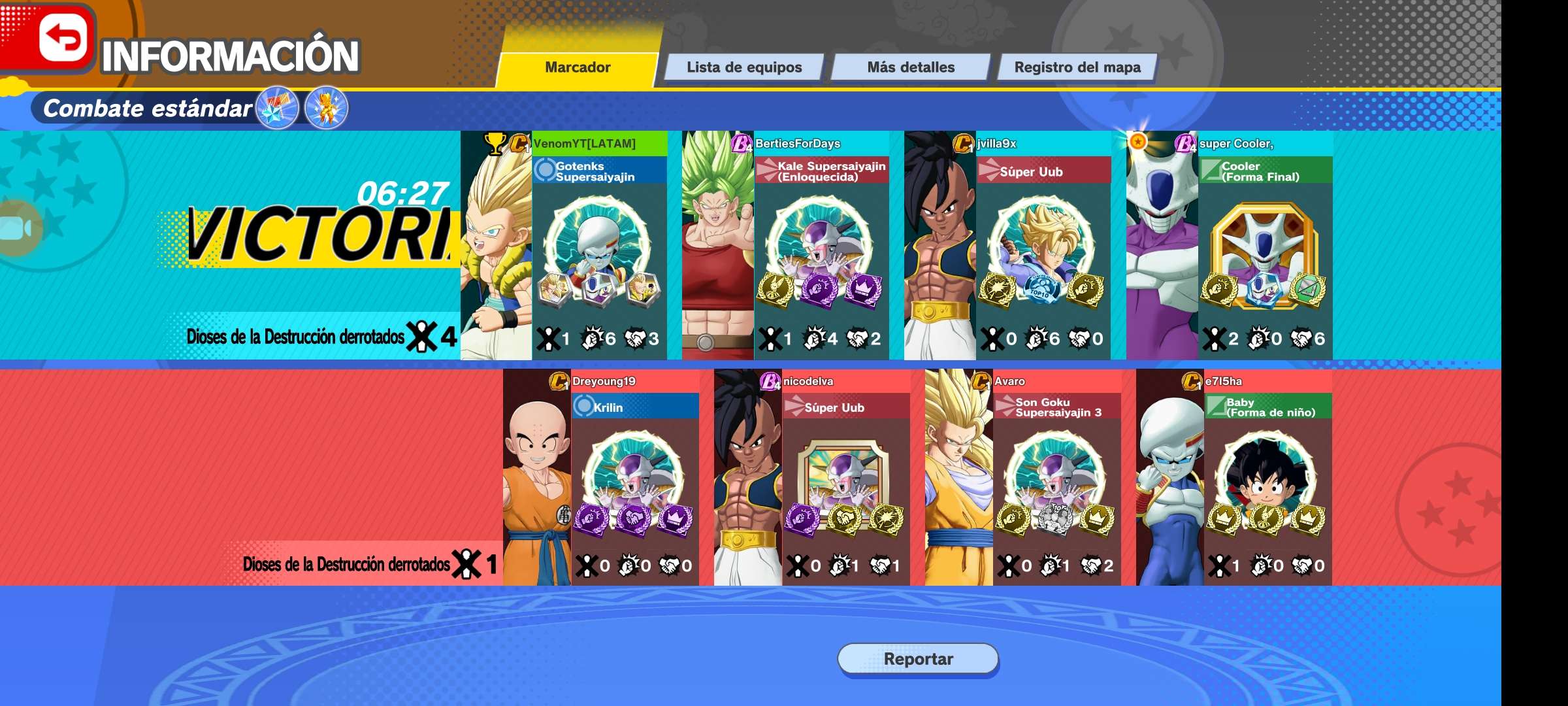View the Registro del mapa tab
This screenshot has height=706, width=1568.
[x=1077, y=67]
